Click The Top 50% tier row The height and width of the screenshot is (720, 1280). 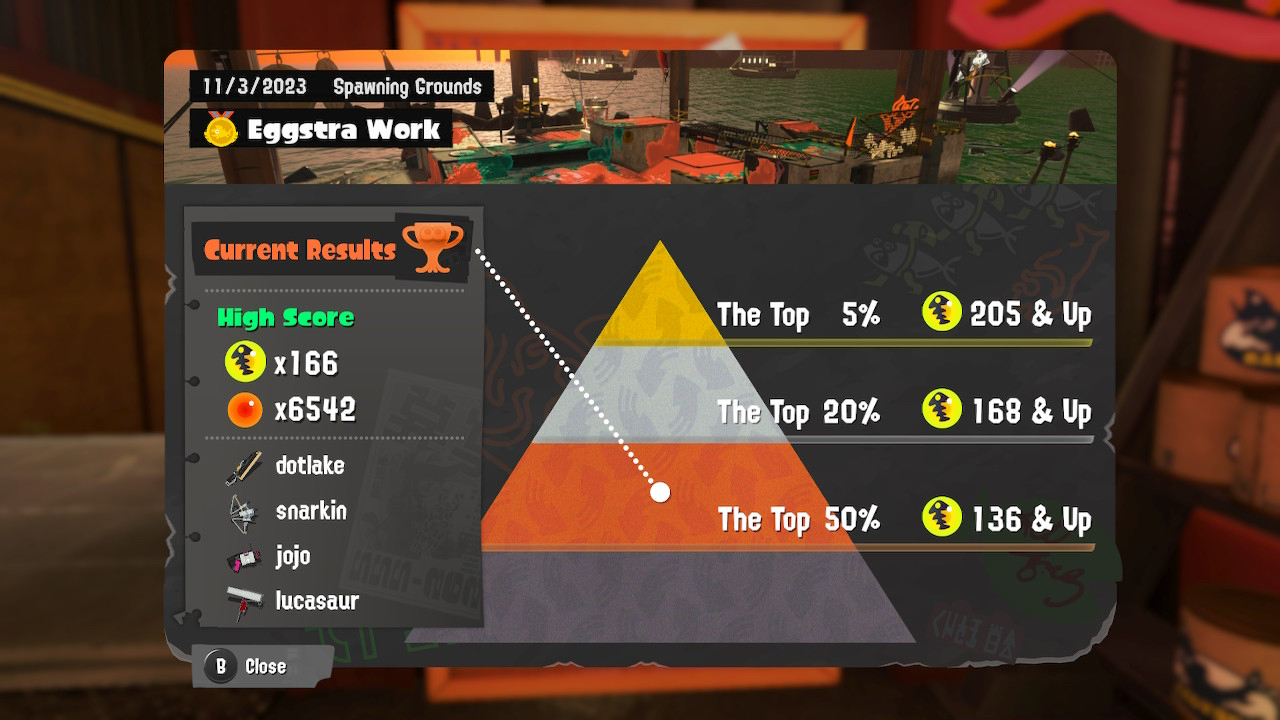pos(903,520)
